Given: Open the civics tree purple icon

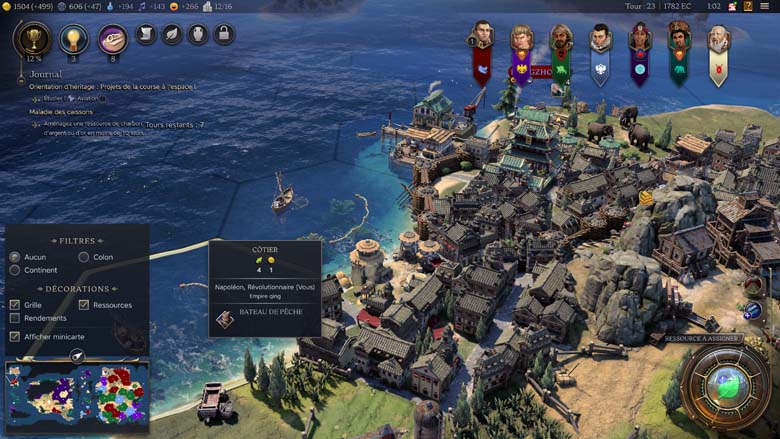Looking at the screenshot, I should point(113,38).
